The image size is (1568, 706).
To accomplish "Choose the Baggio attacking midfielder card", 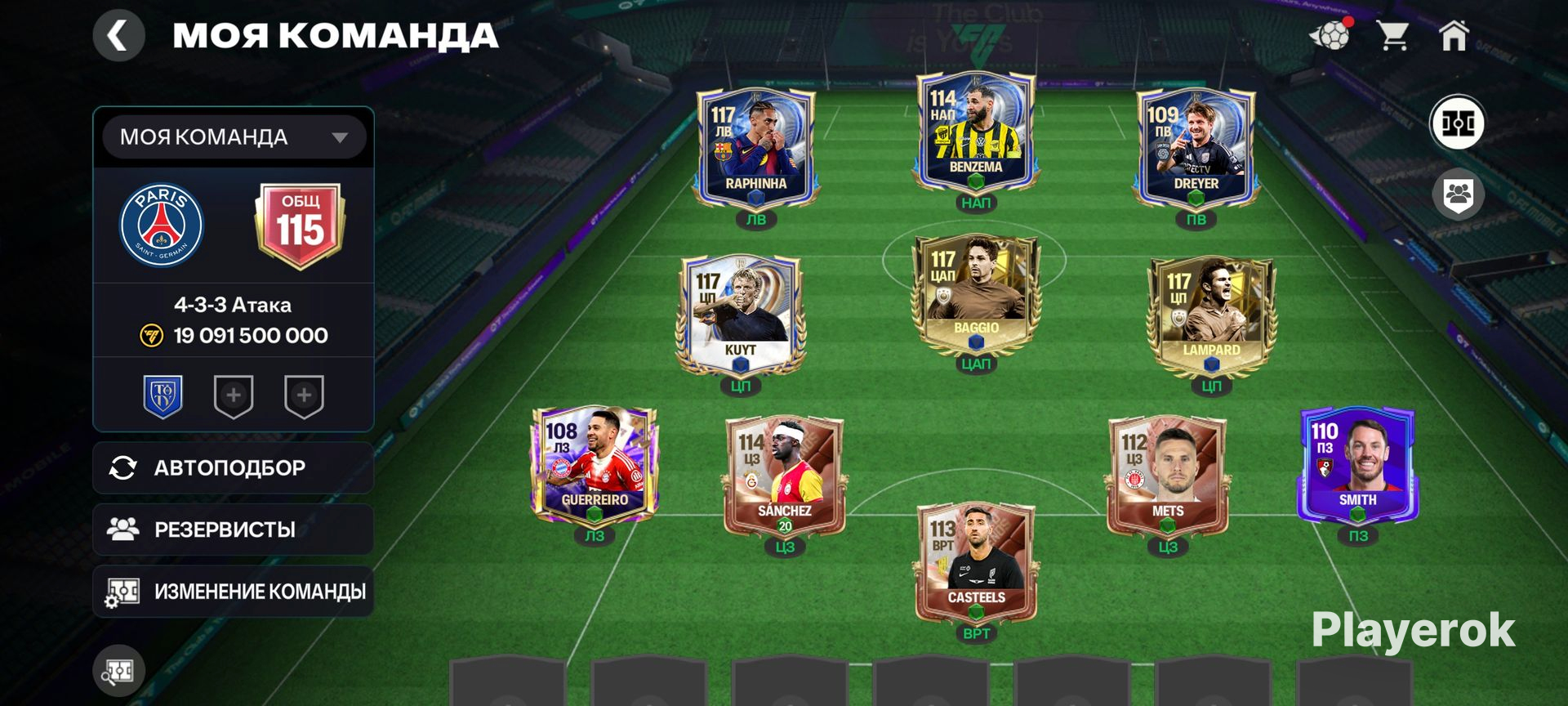I will (x=975, y=294).
